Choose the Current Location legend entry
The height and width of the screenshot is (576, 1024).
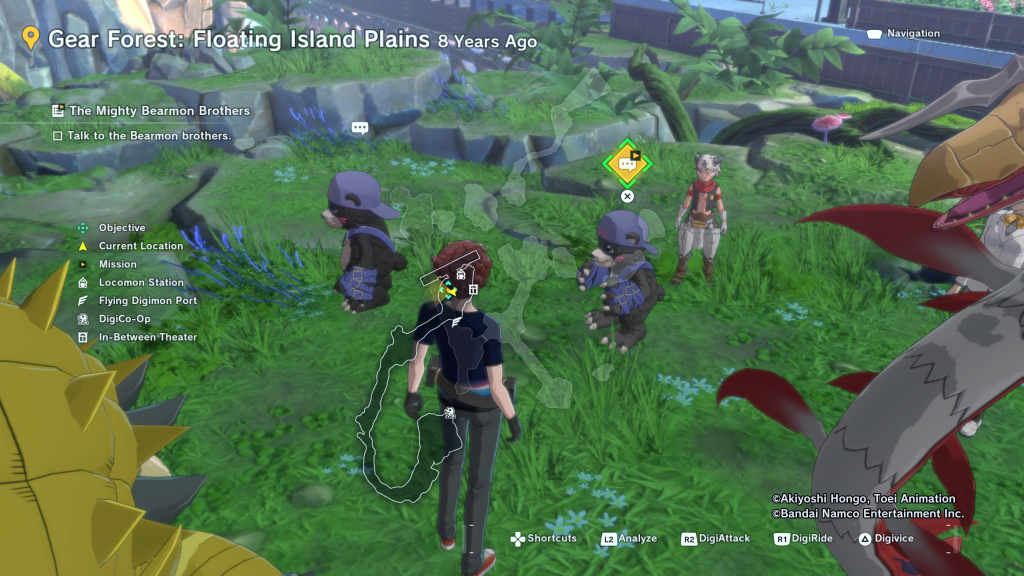(140, 246)
